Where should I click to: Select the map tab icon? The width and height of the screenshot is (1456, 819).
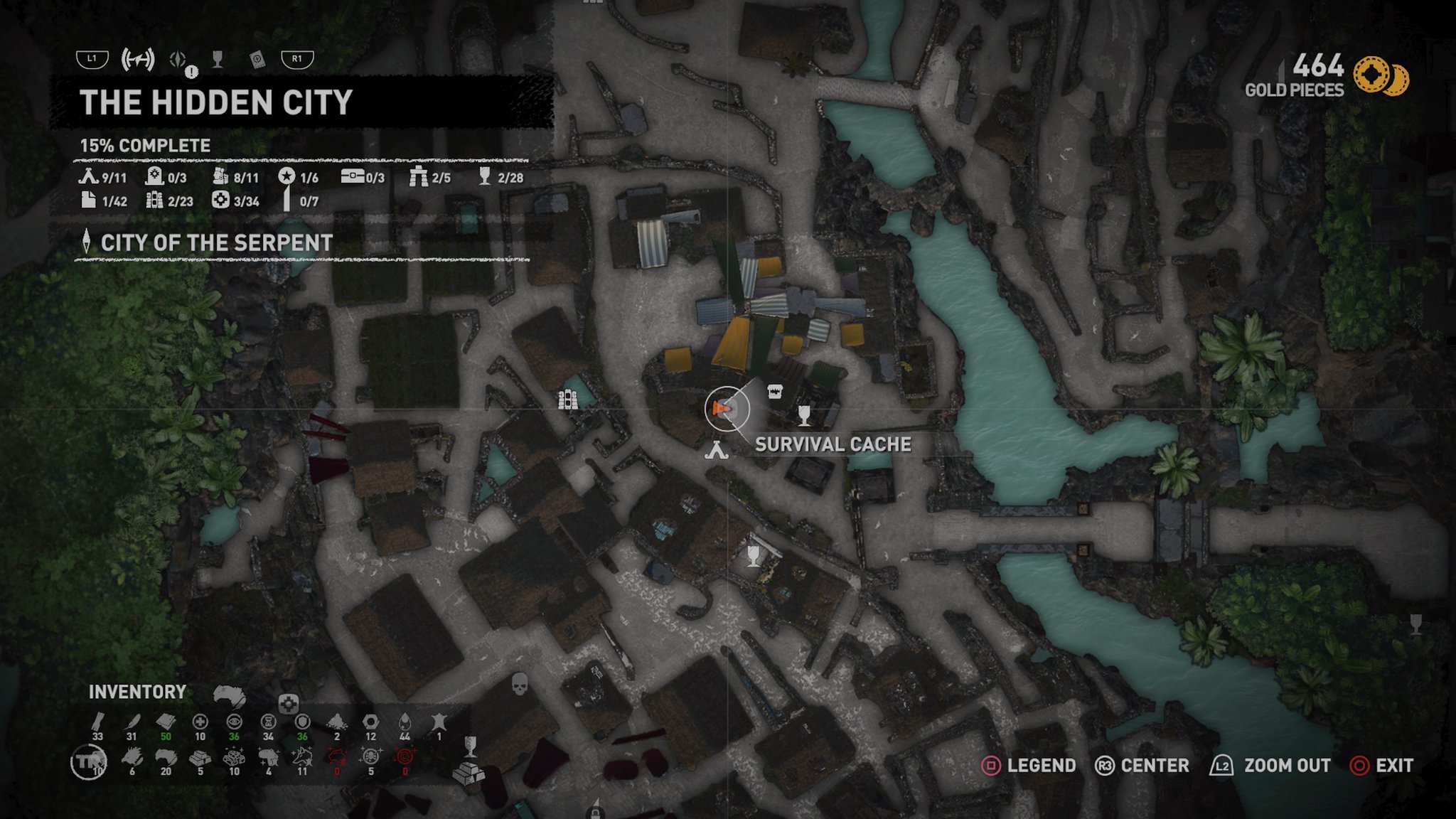[137, 60]
